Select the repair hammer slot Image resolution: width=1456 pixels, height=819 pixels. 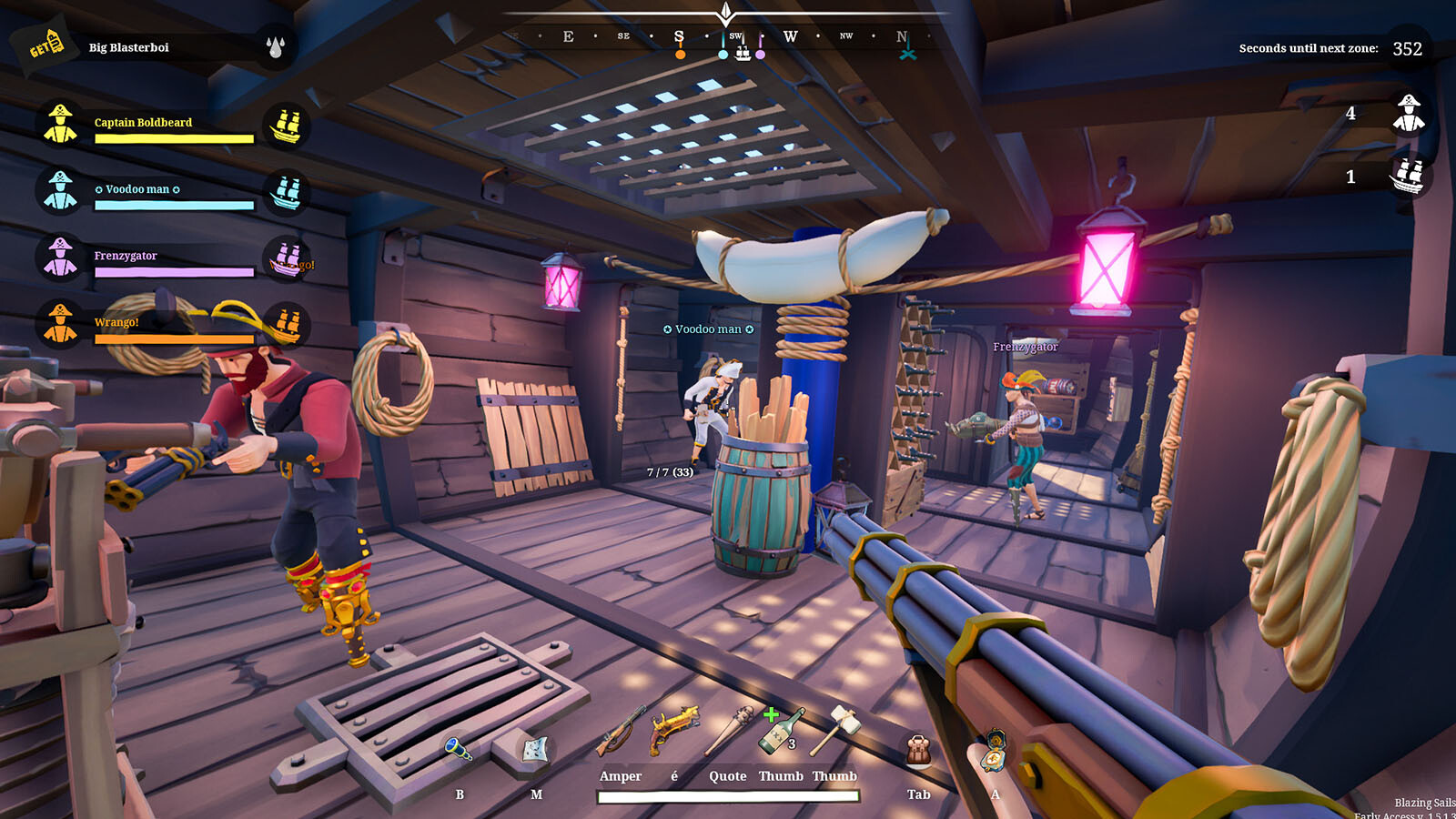(x=835, y=729)
